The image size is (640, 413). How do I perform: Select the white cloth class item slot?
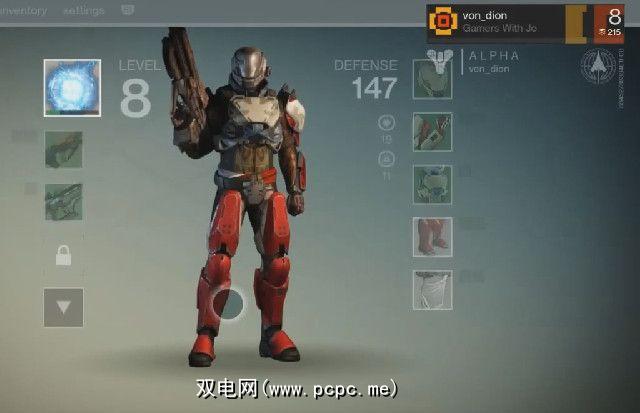432,289
